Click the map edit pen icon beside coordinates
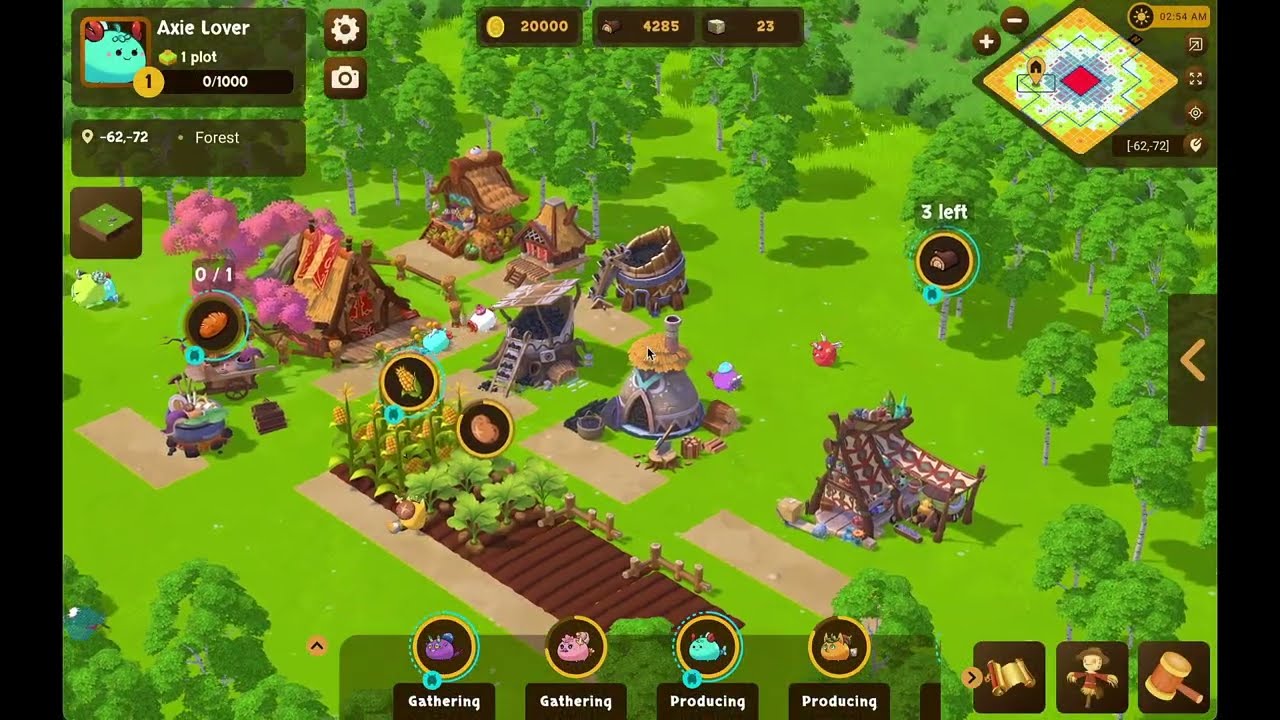Image resolution: width=1280 pixels, height=720 pixels. 1196,146
